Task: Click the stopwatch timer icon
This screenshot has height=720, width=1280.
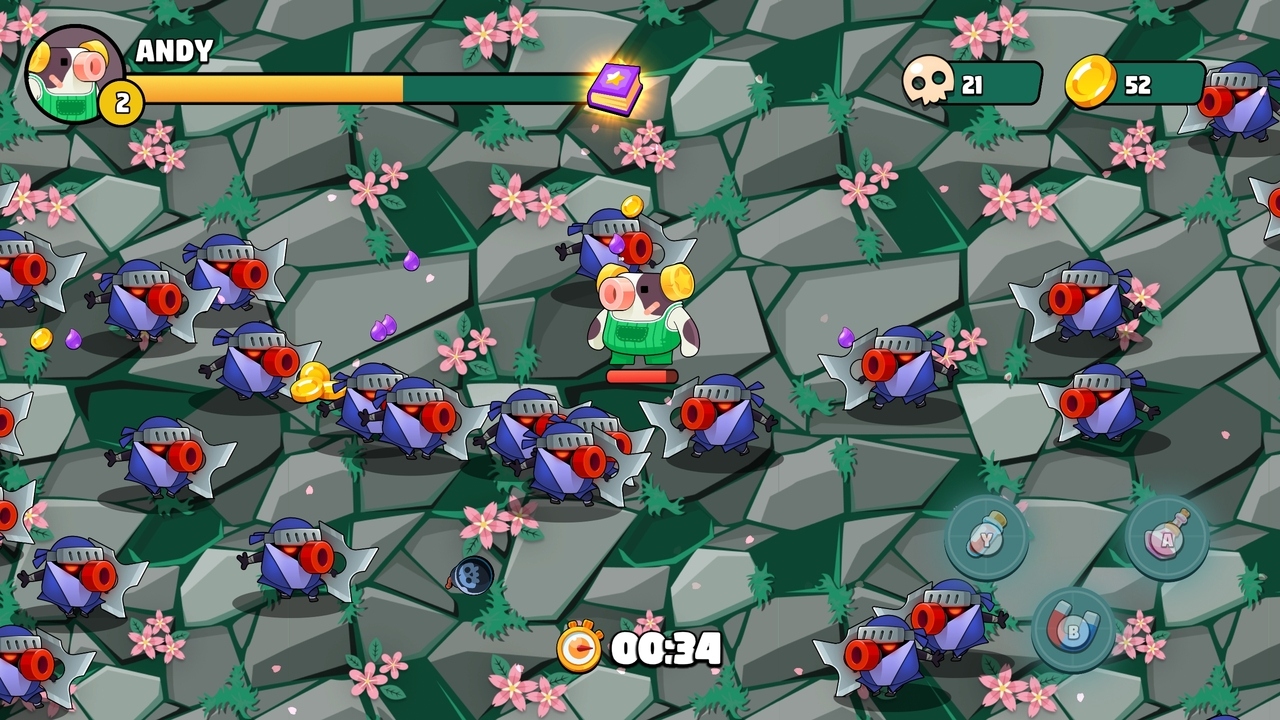Action: 582,650
